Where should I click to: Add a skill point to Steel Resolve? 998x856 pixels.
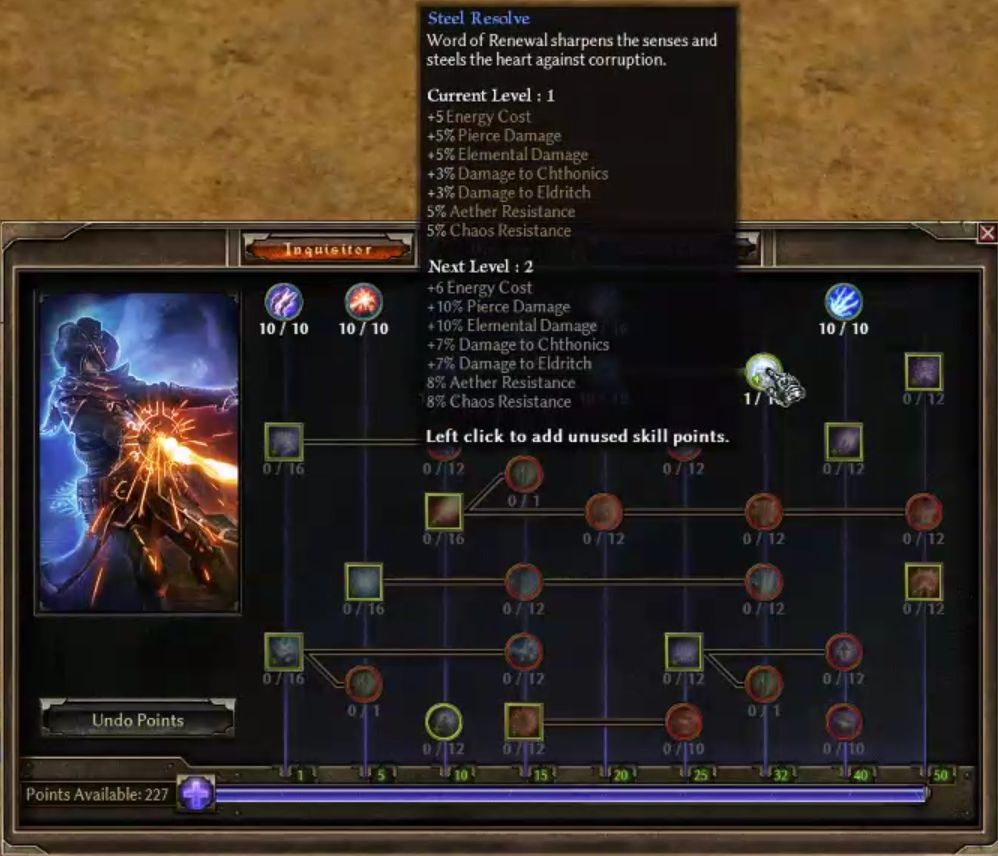[763, 372]
